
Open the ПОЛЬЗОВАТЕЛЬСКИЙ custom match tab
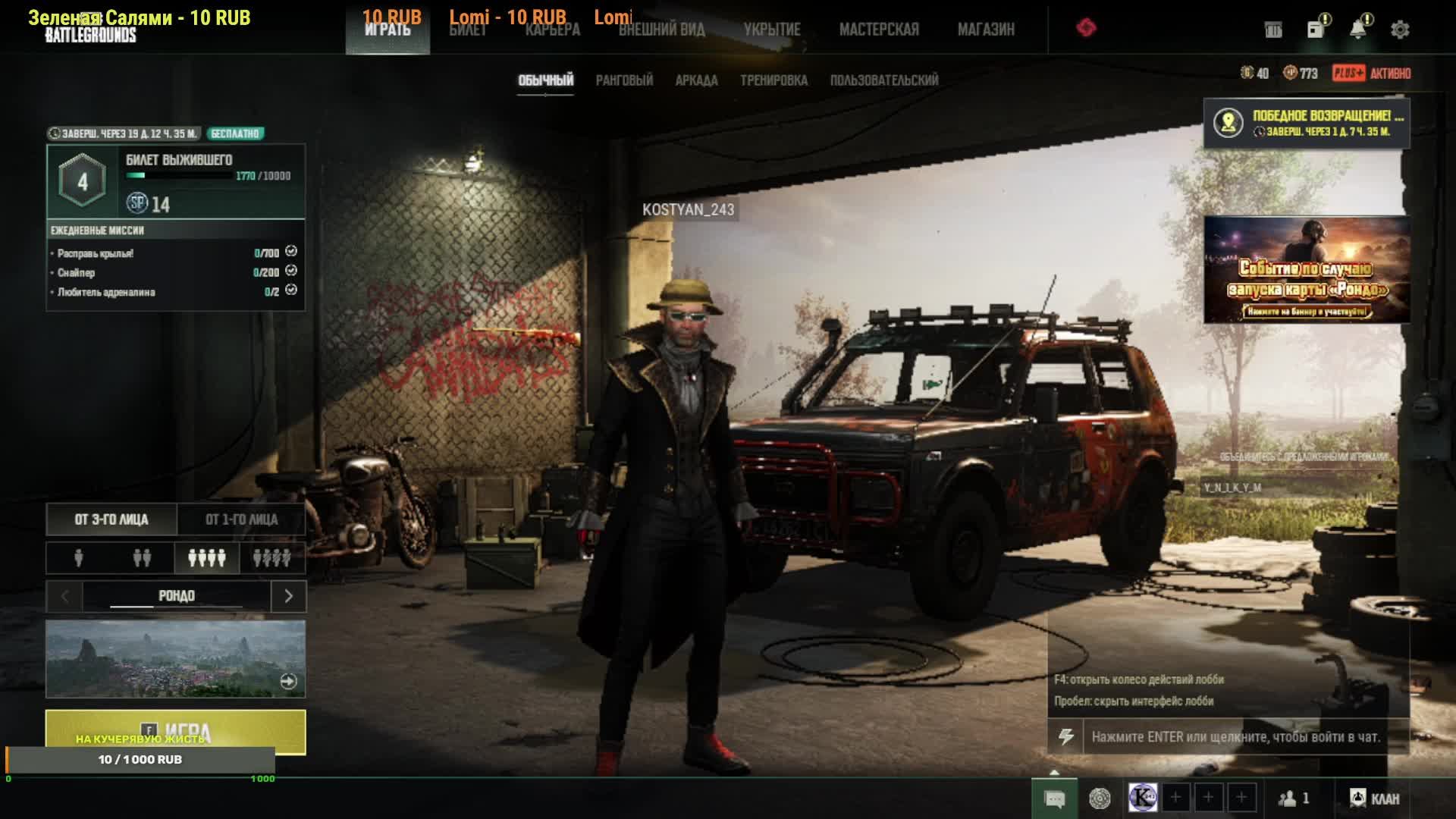tap(883, 80)
